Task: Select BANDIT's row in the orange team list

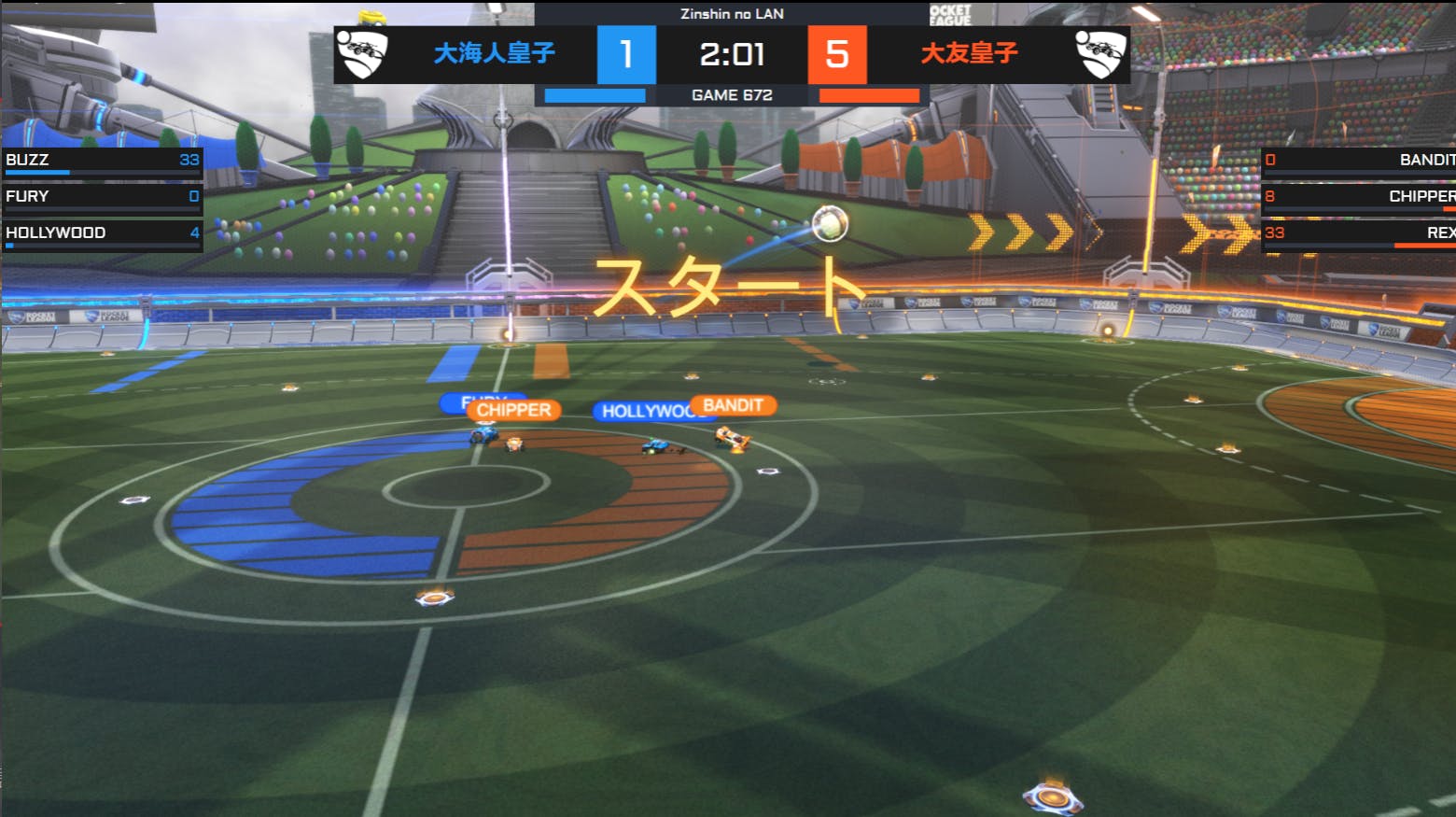Action: pos(1358,161)
